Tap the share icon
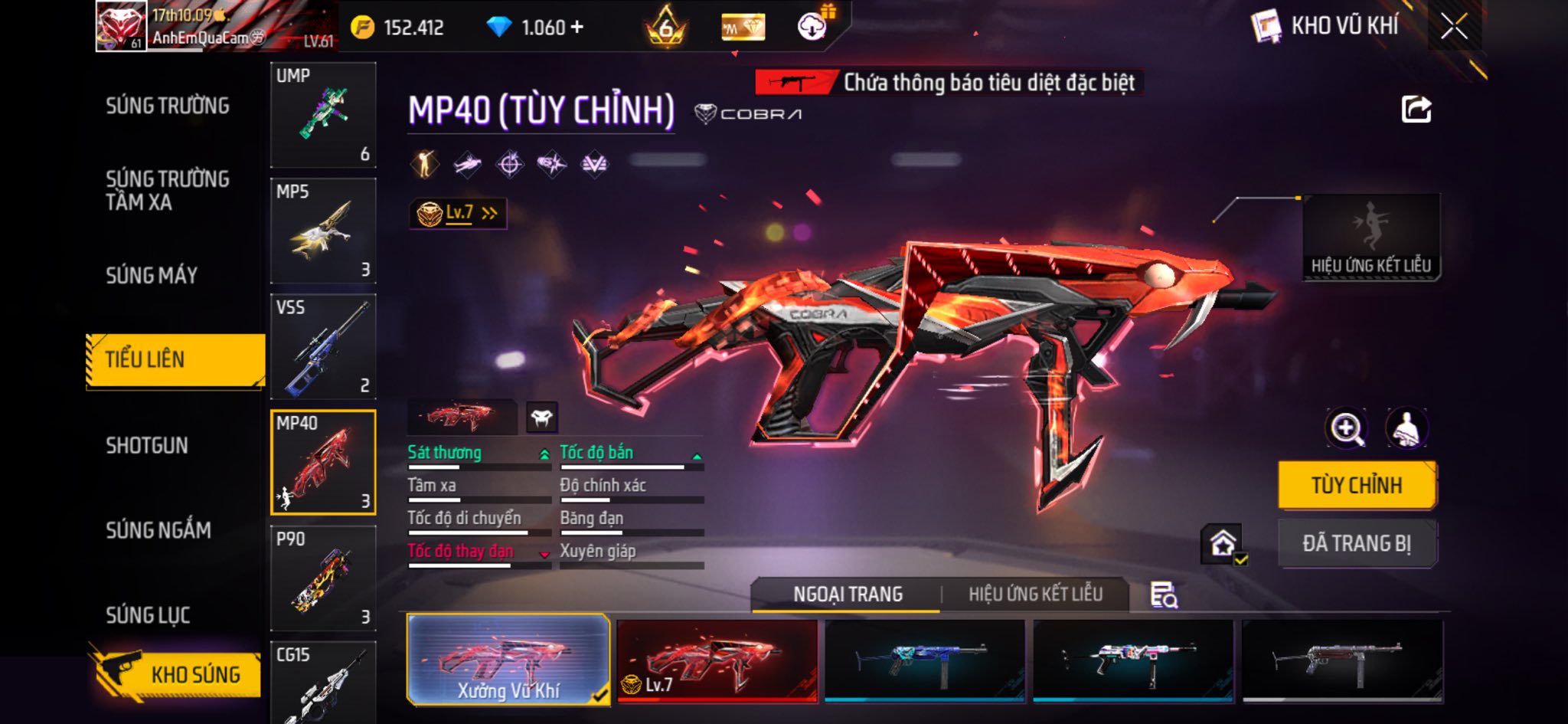This screenshot has width=1568, height=724. (x=1416, y=110)
